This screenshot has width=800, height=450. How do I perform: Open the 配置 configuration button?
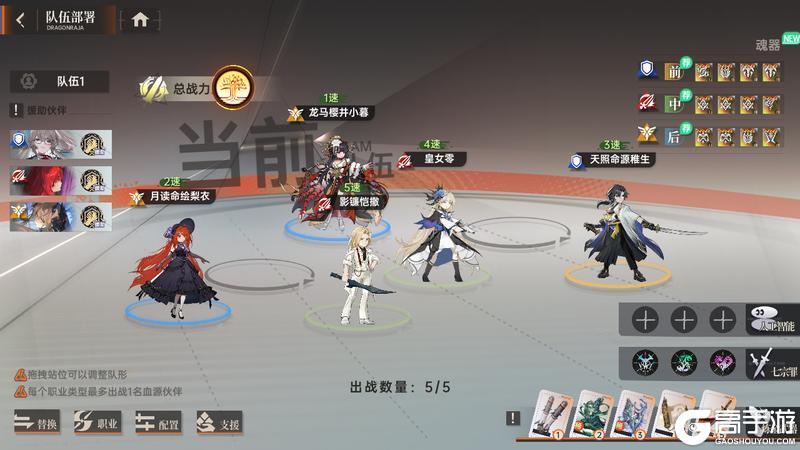tap(159, 423)
